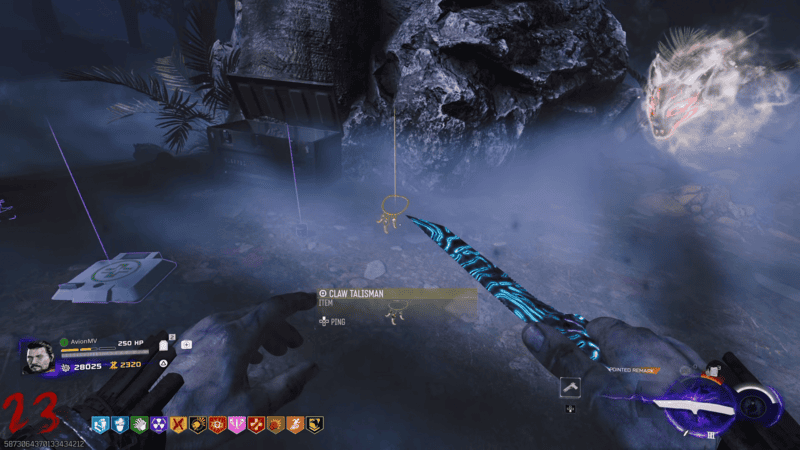Click the AvionMV player portrait
800x450 pixels.
click(38, 357)
